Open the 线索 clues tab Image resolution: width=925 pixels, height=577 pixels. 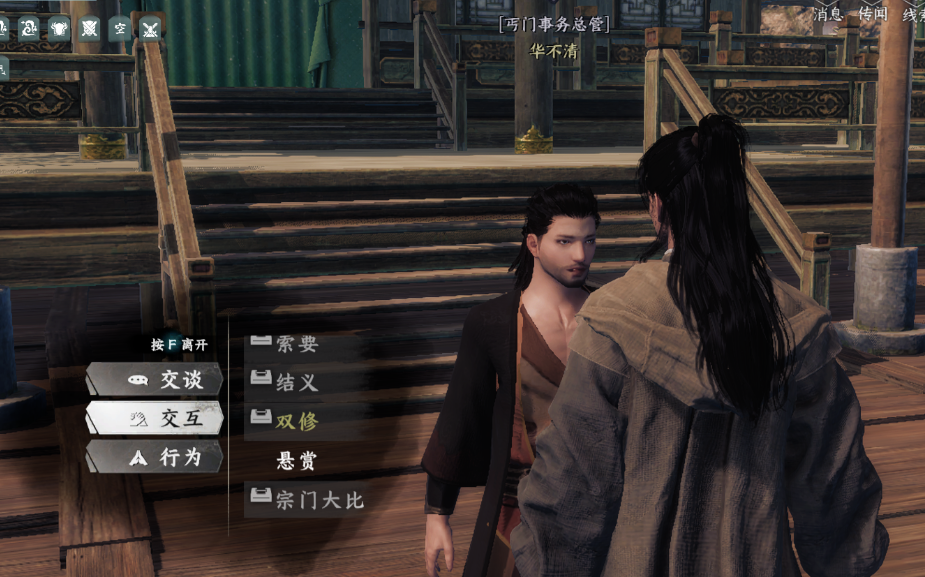pos(913,14)
